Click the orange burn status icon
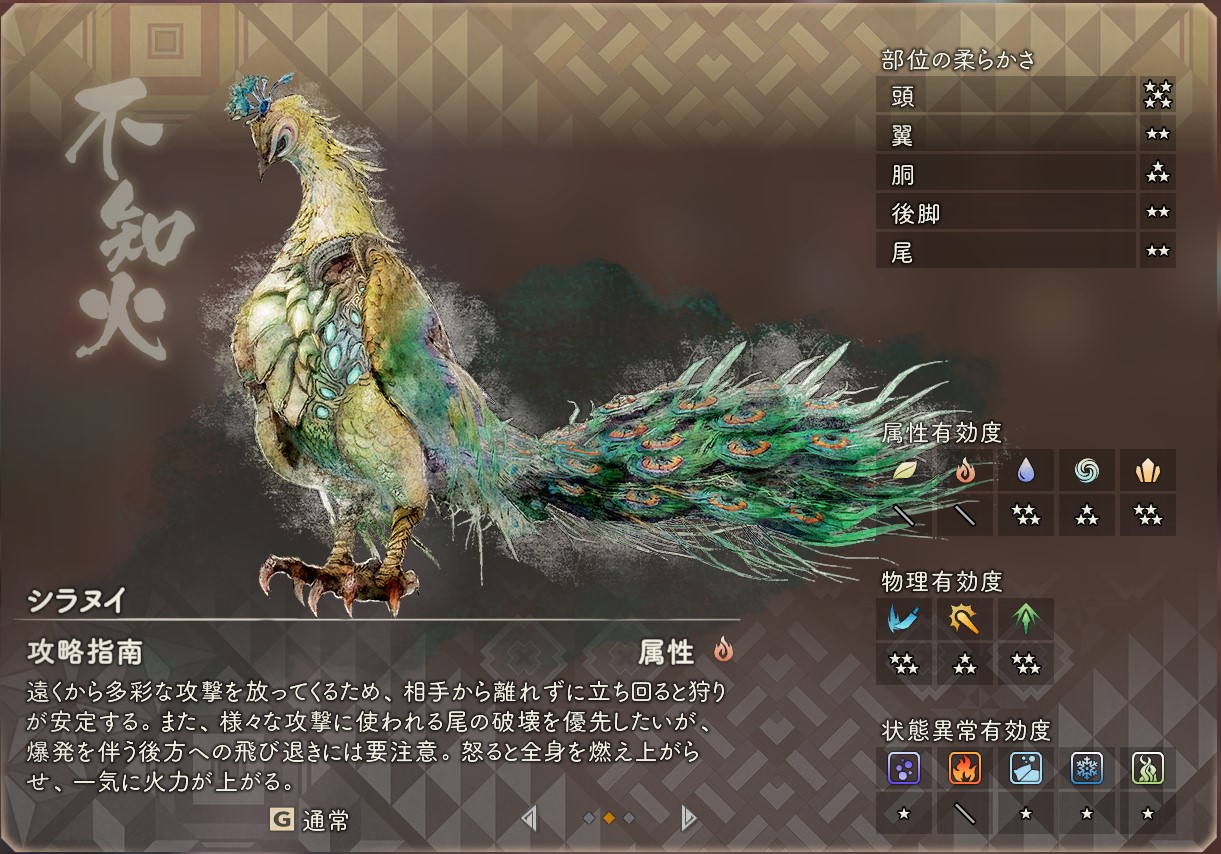Viewport: 1221px width, 854px height. tap(965, 768)
